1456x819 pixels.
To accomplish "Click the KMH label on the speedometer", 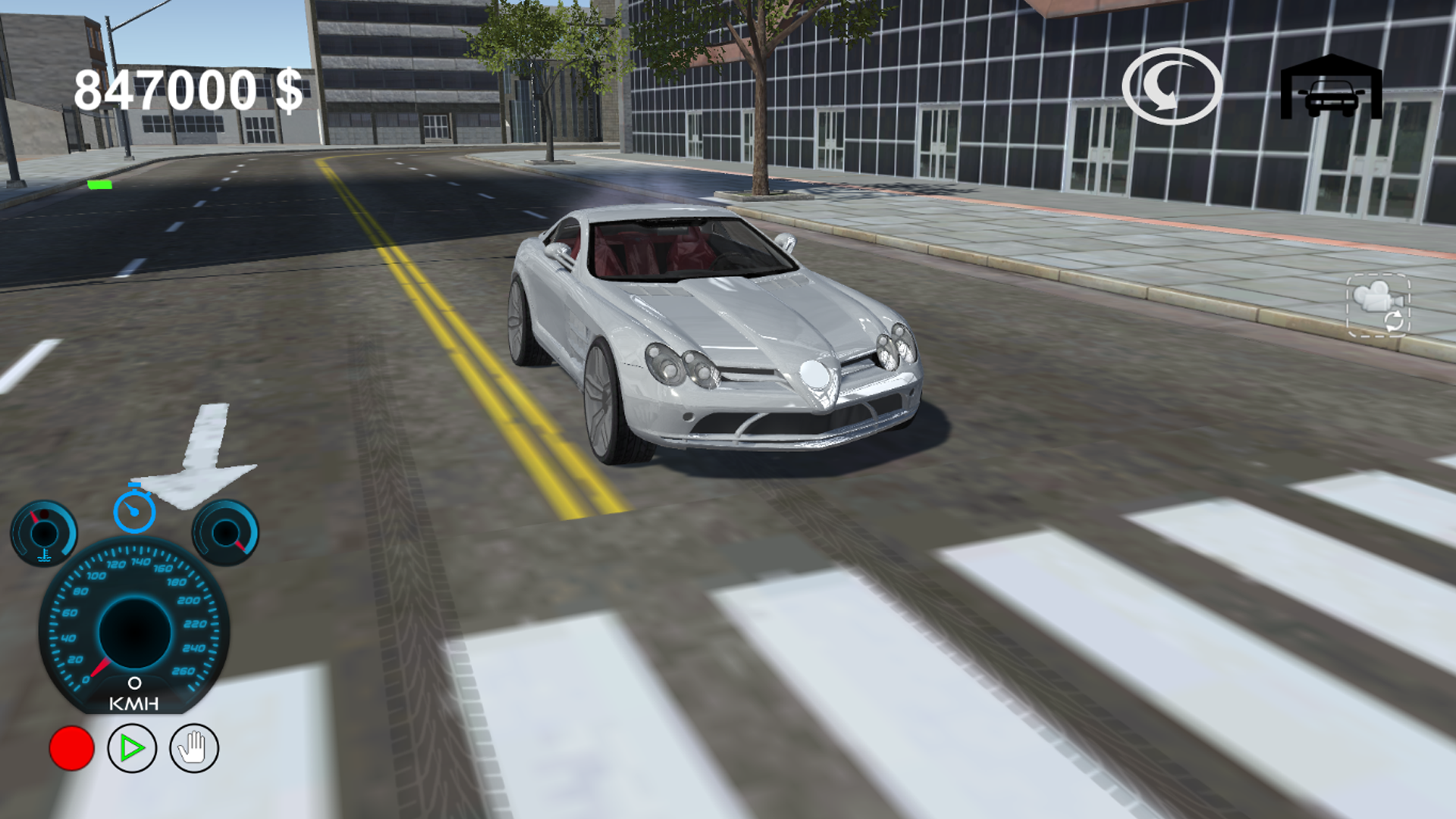I will [x=135, y=704].
